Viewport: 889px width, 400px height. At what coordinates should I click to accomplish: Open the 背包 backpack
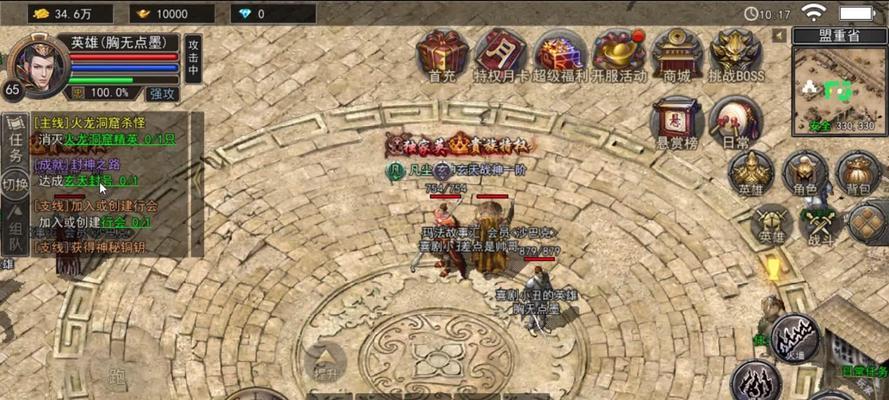point(858,173)
